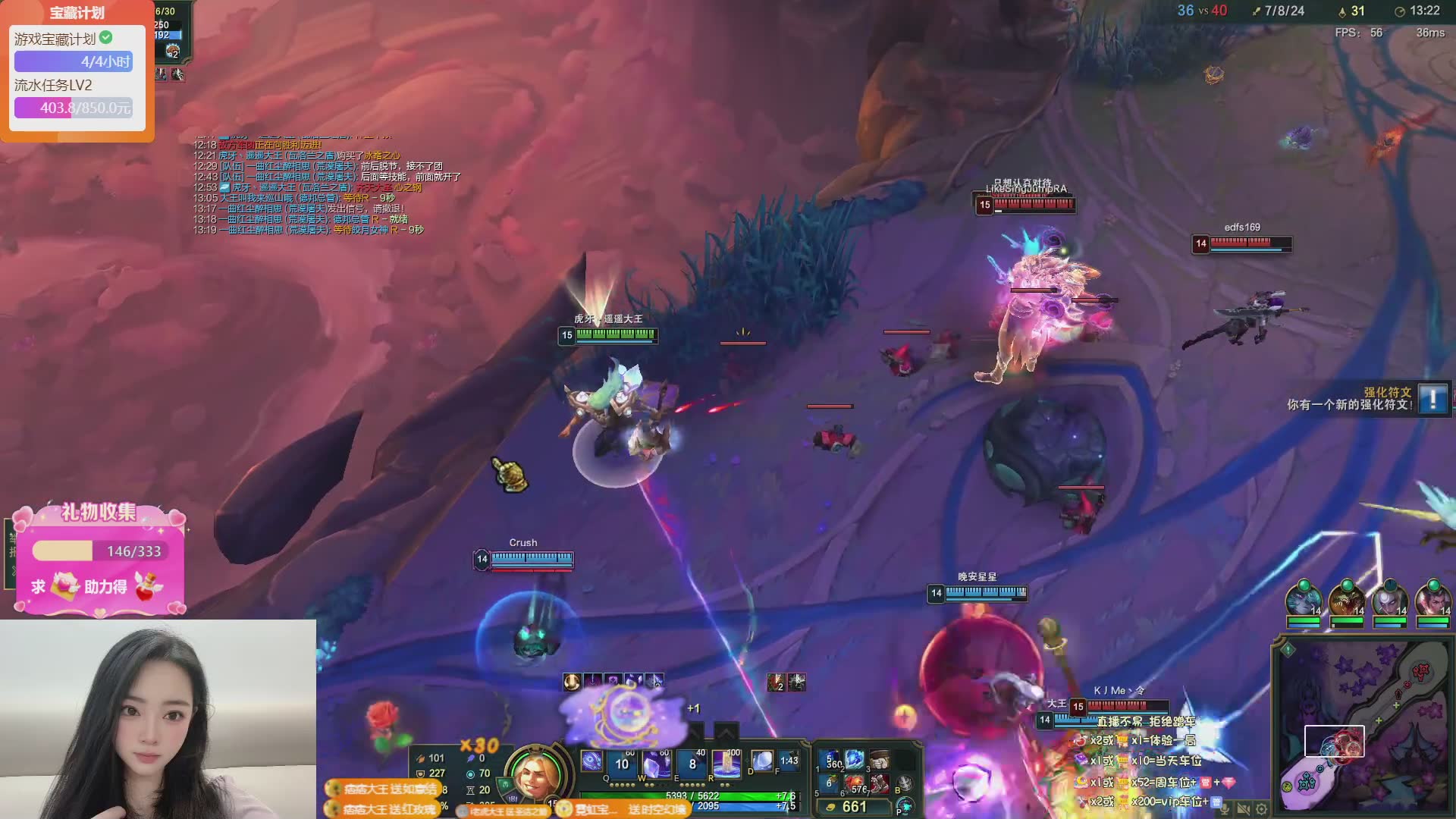1456x819 pixels.
Task: Select the E ability on cooldown at 8
Action: pos(692,762)
